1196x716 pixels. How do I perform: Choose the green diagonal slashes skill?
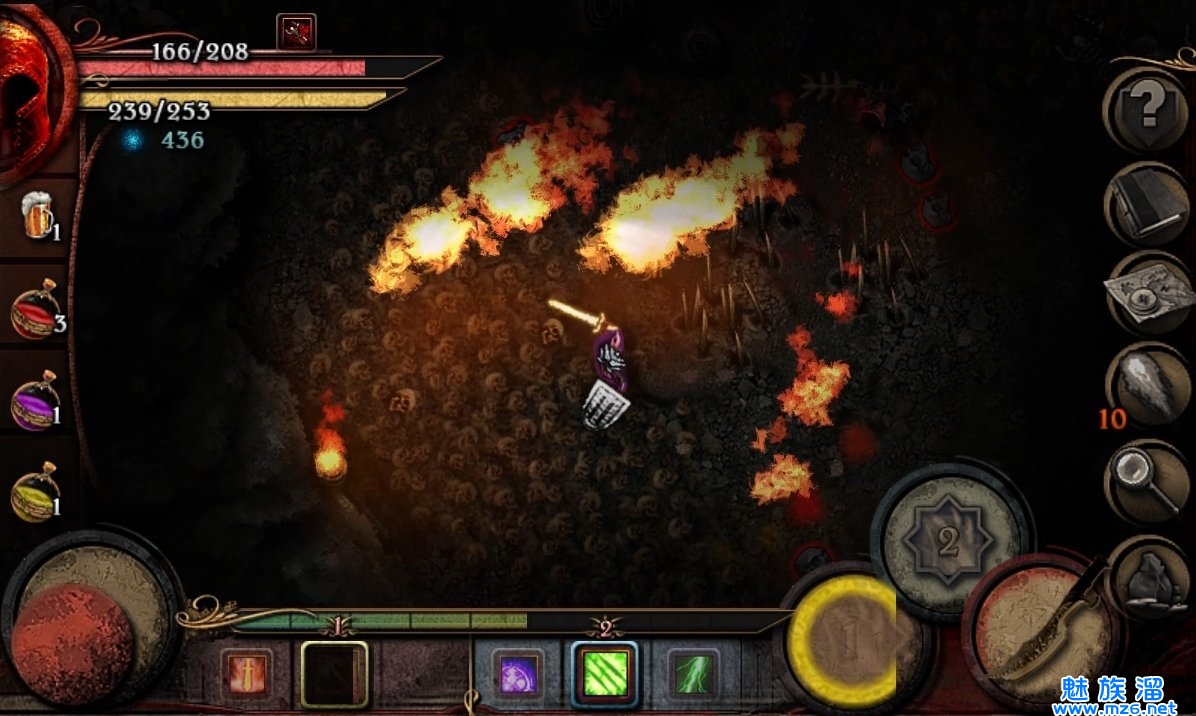pos(605,673)
